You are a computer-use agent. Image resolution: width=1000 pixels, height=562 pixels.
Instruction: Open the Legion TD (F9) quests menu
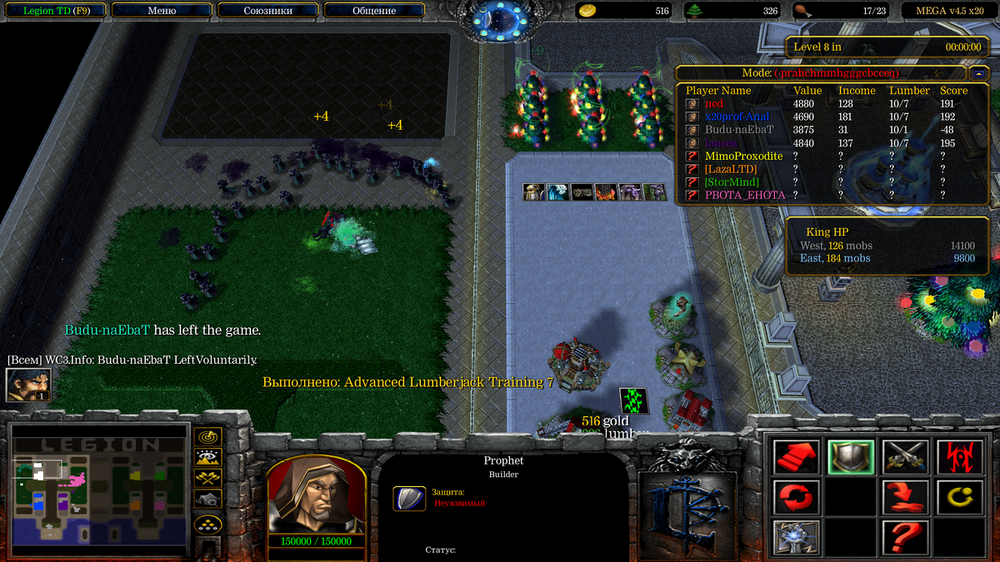pos(52,11)
